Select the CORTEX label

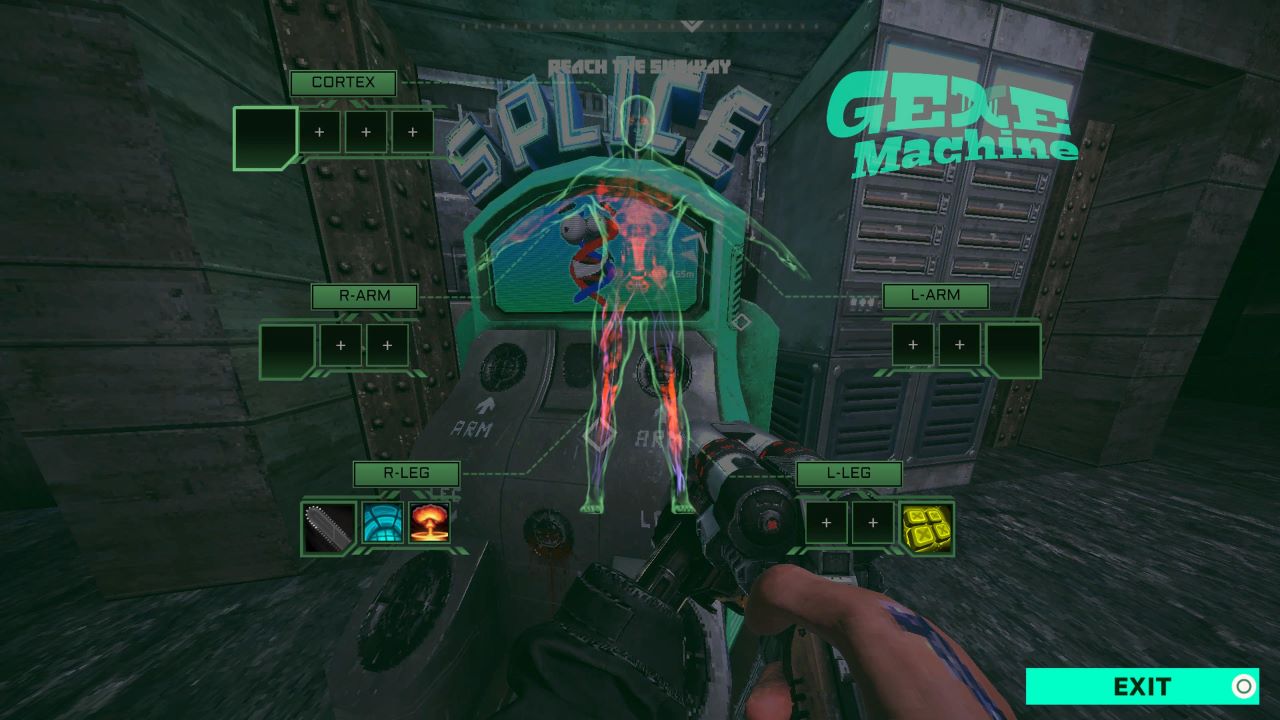(343, 83)
